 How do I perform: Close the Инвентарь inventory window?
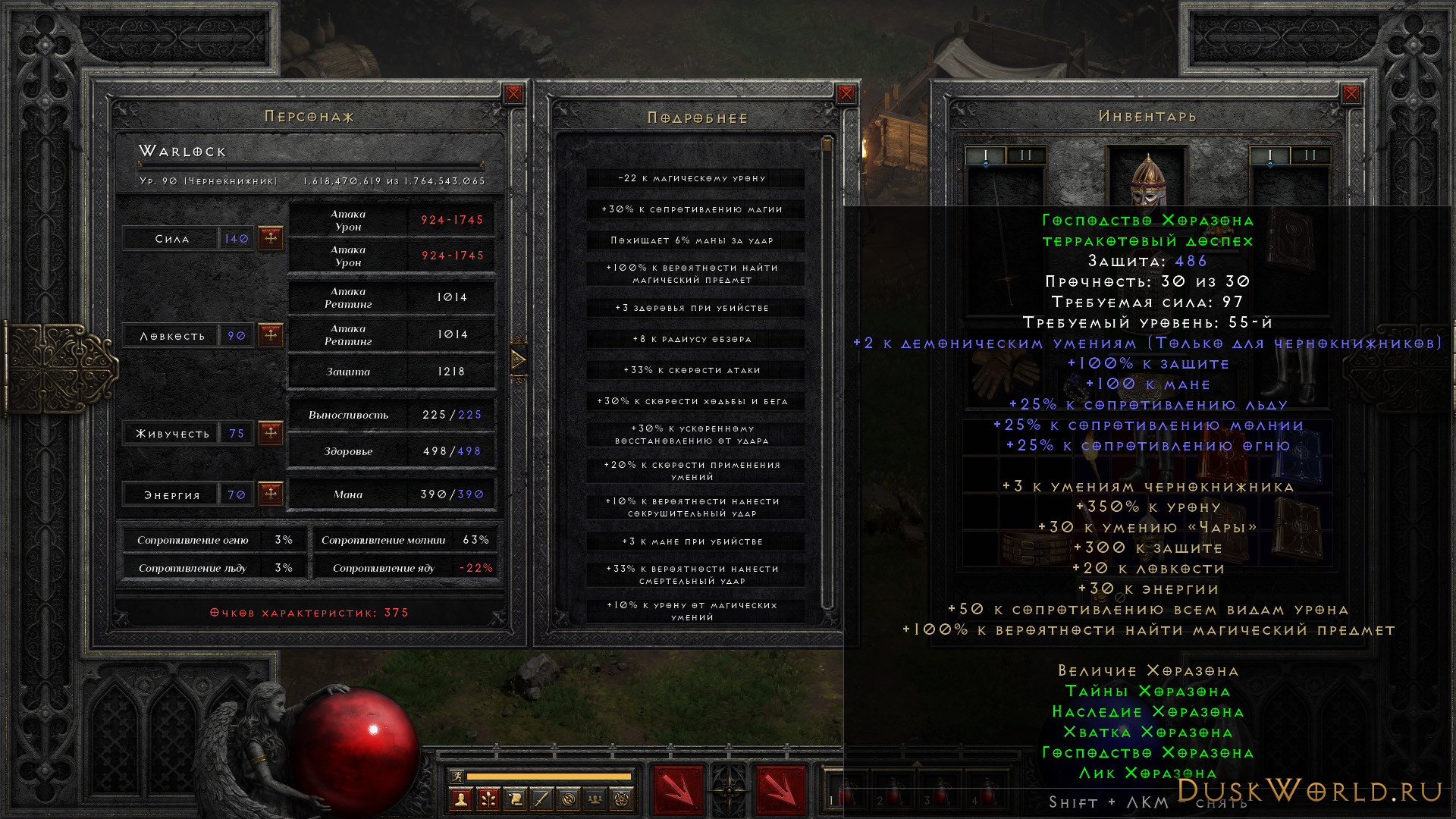[x=1351, y=94]
